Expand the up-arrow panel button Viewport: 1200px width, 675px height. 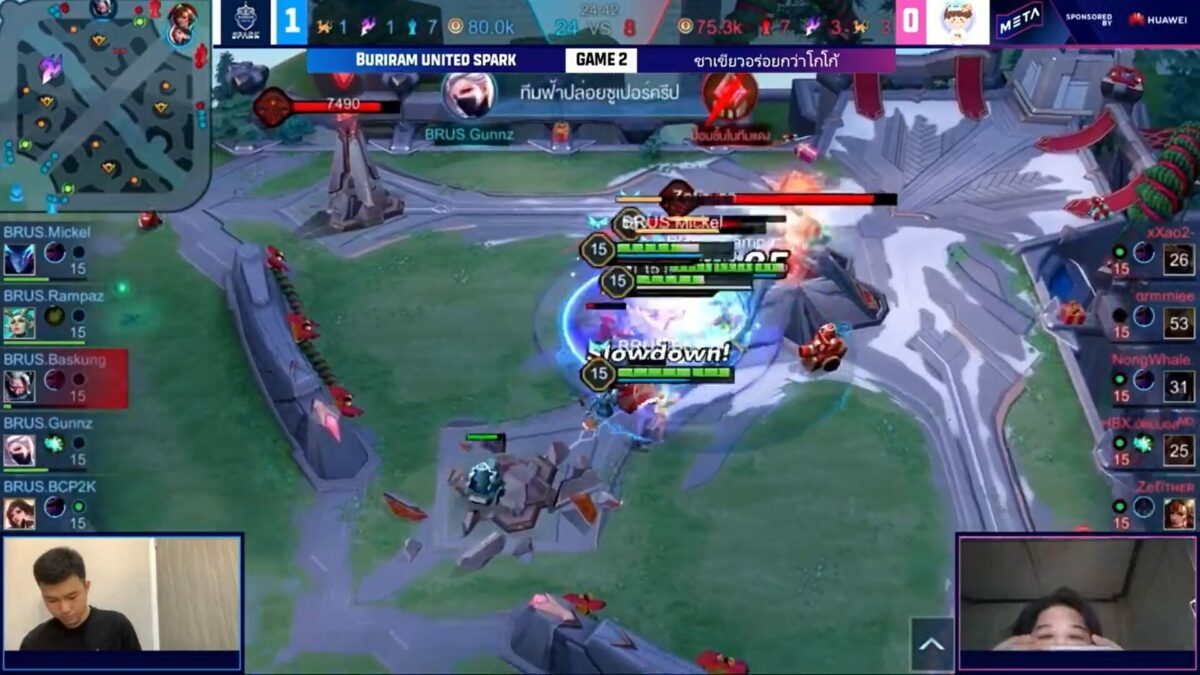[x=931, y=645]
